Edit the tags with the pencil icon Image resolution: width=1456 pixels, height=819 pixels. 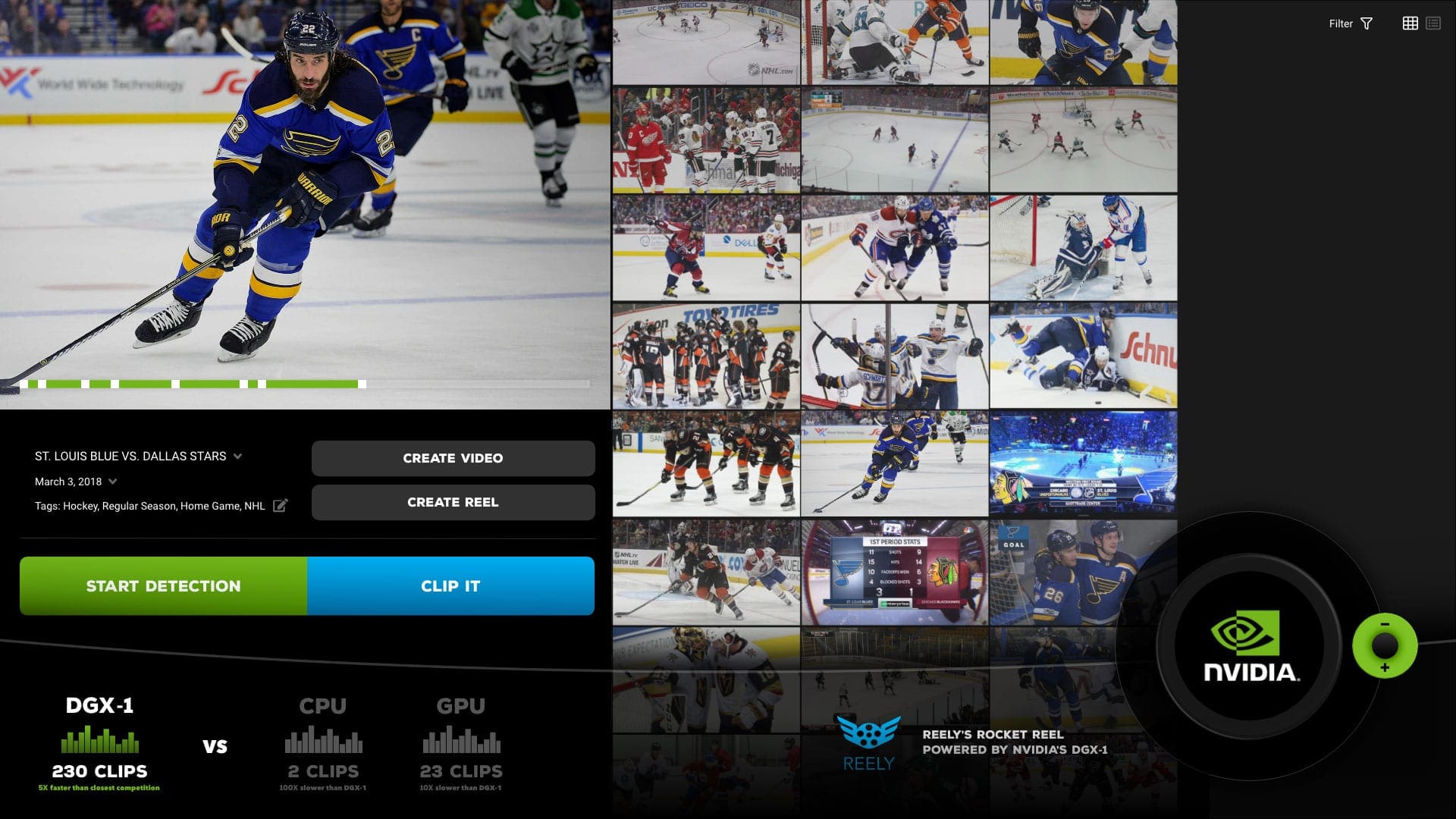pos(280,506)
